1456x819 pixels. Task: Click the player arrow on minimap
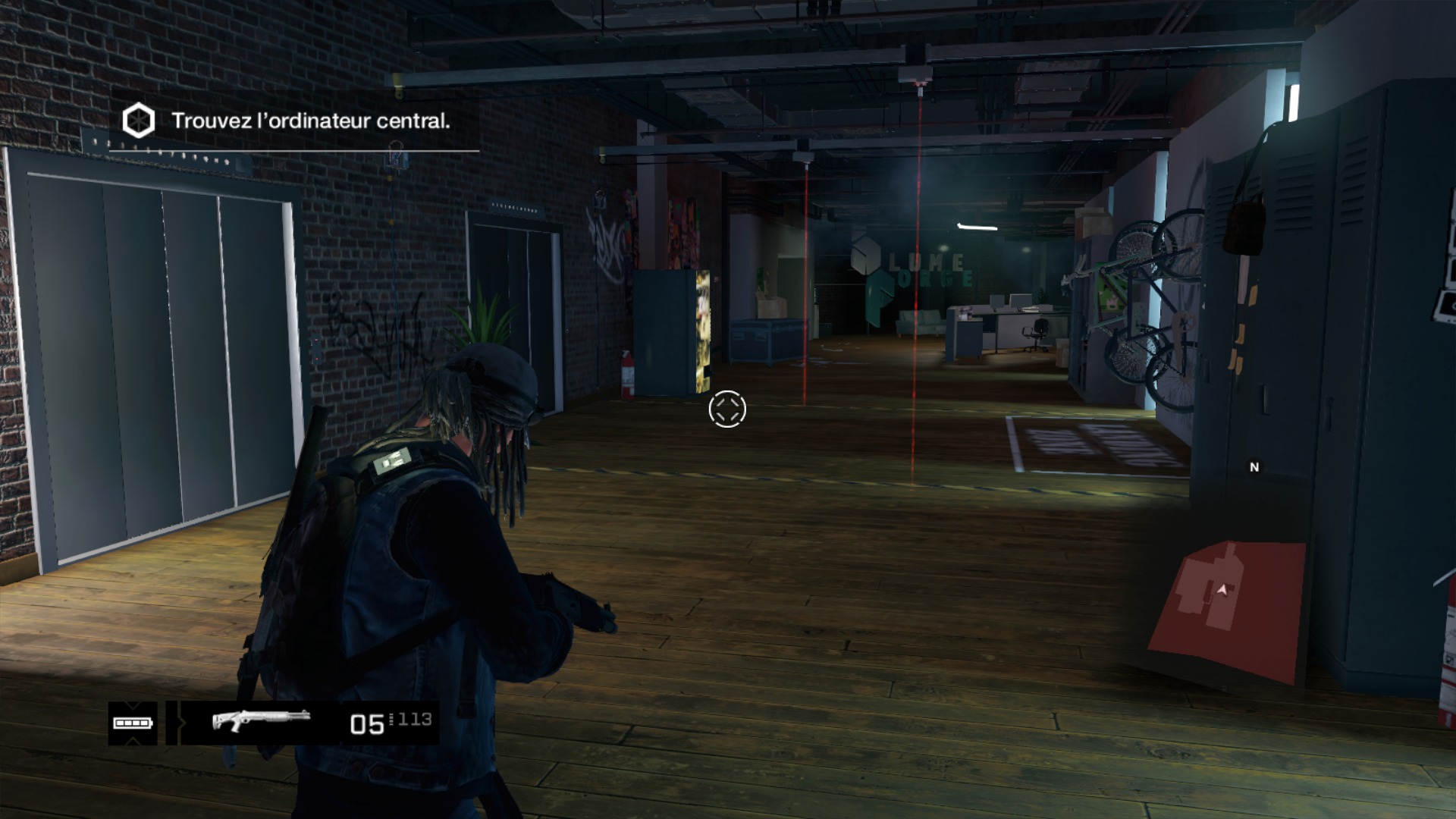pos(1222,589)
